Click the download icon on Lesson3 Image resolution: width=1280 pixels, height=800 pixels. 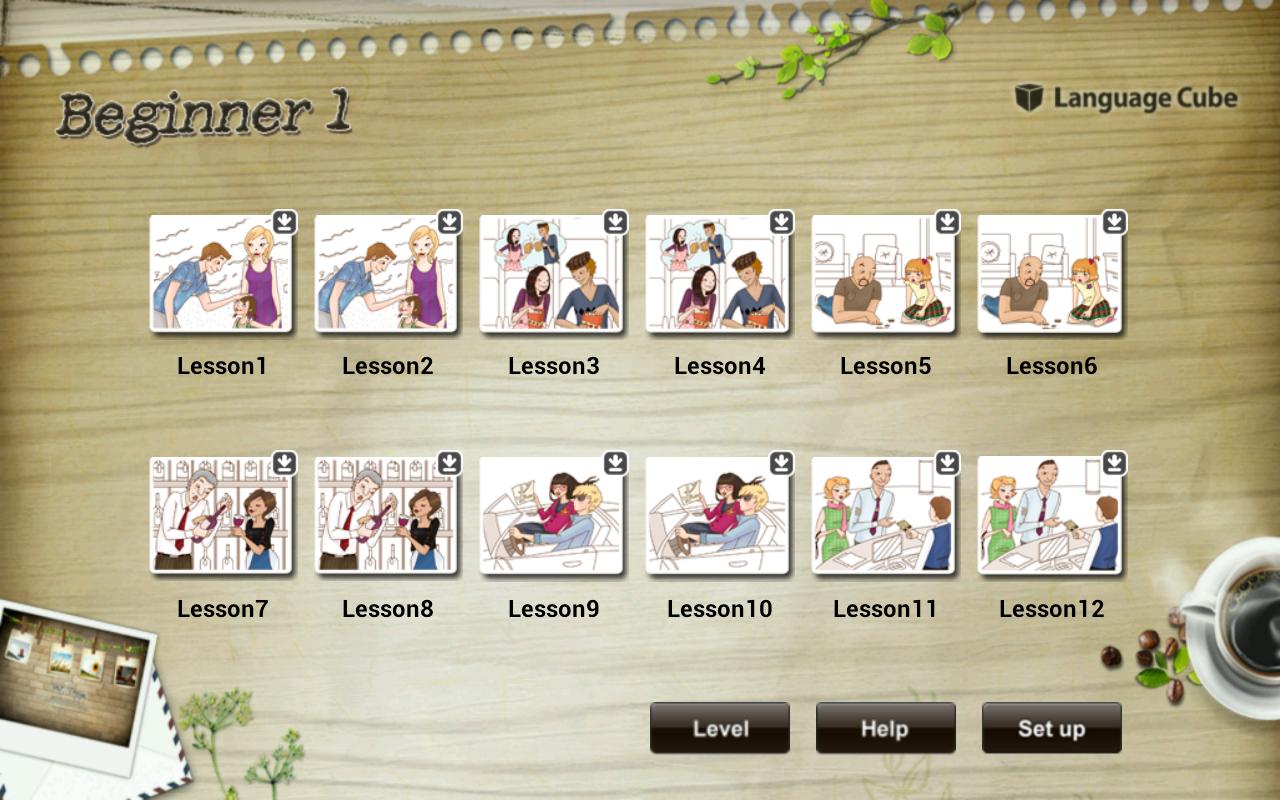click(614, 224)
